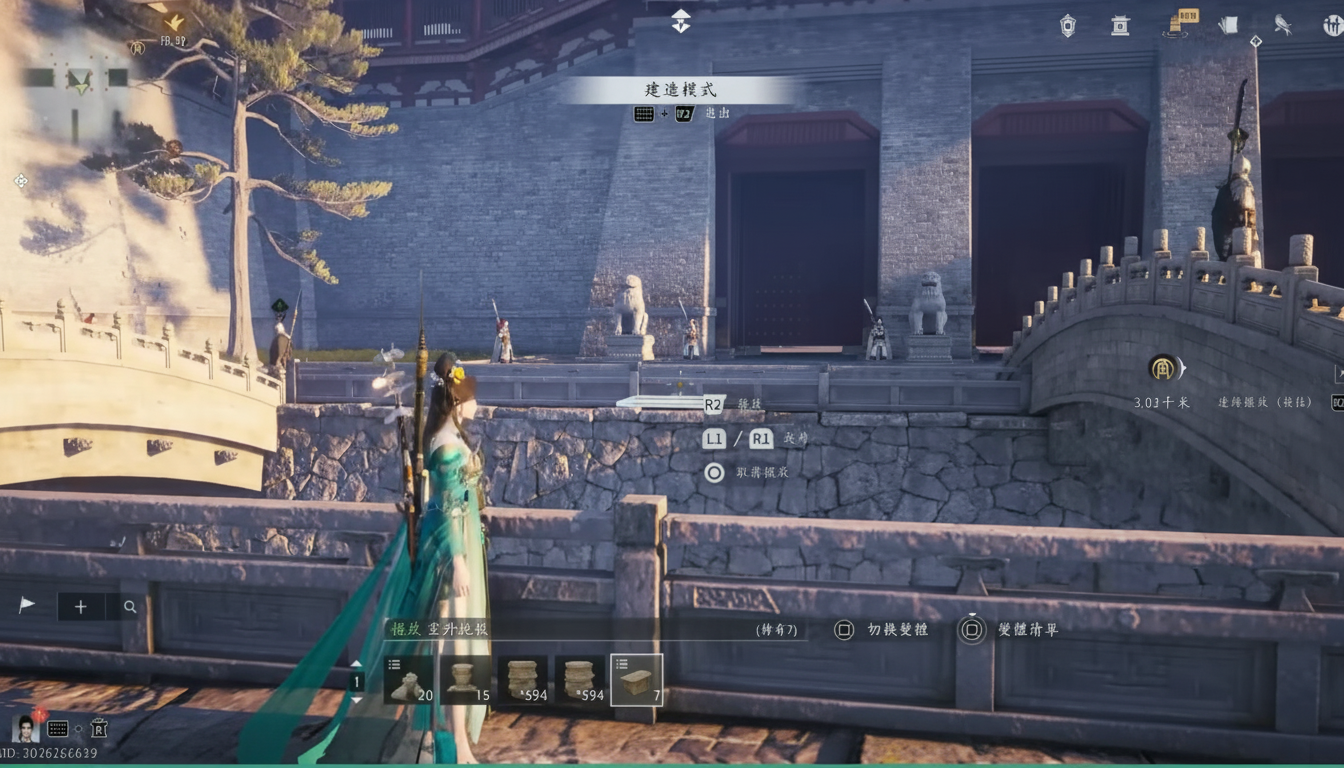Open the crowned gift box R icon near the portrait
This screenshot has width=1344, height=768.
click(99, 728)
